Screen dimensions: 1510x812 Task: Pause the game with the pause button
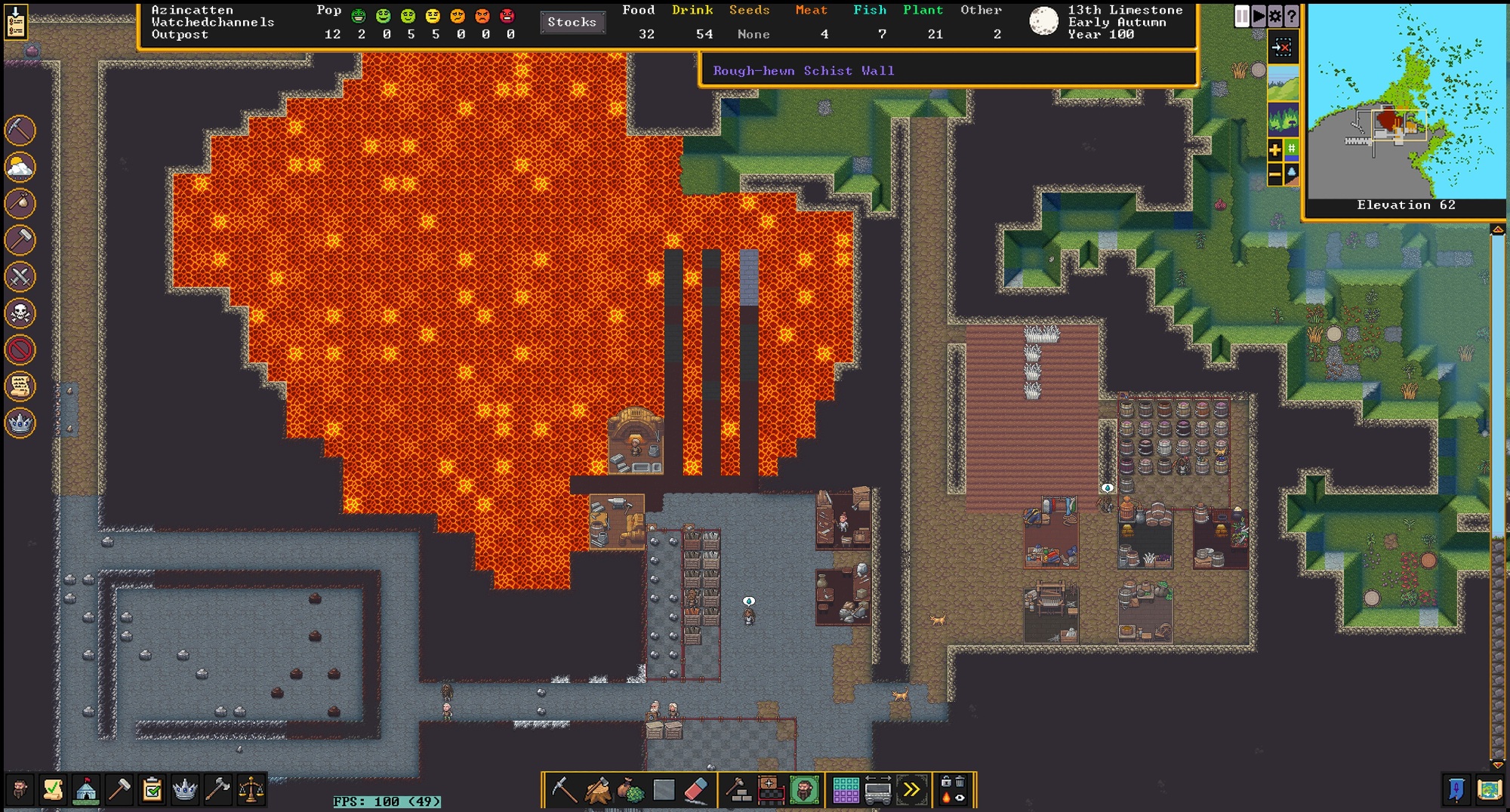(1241, 16)
